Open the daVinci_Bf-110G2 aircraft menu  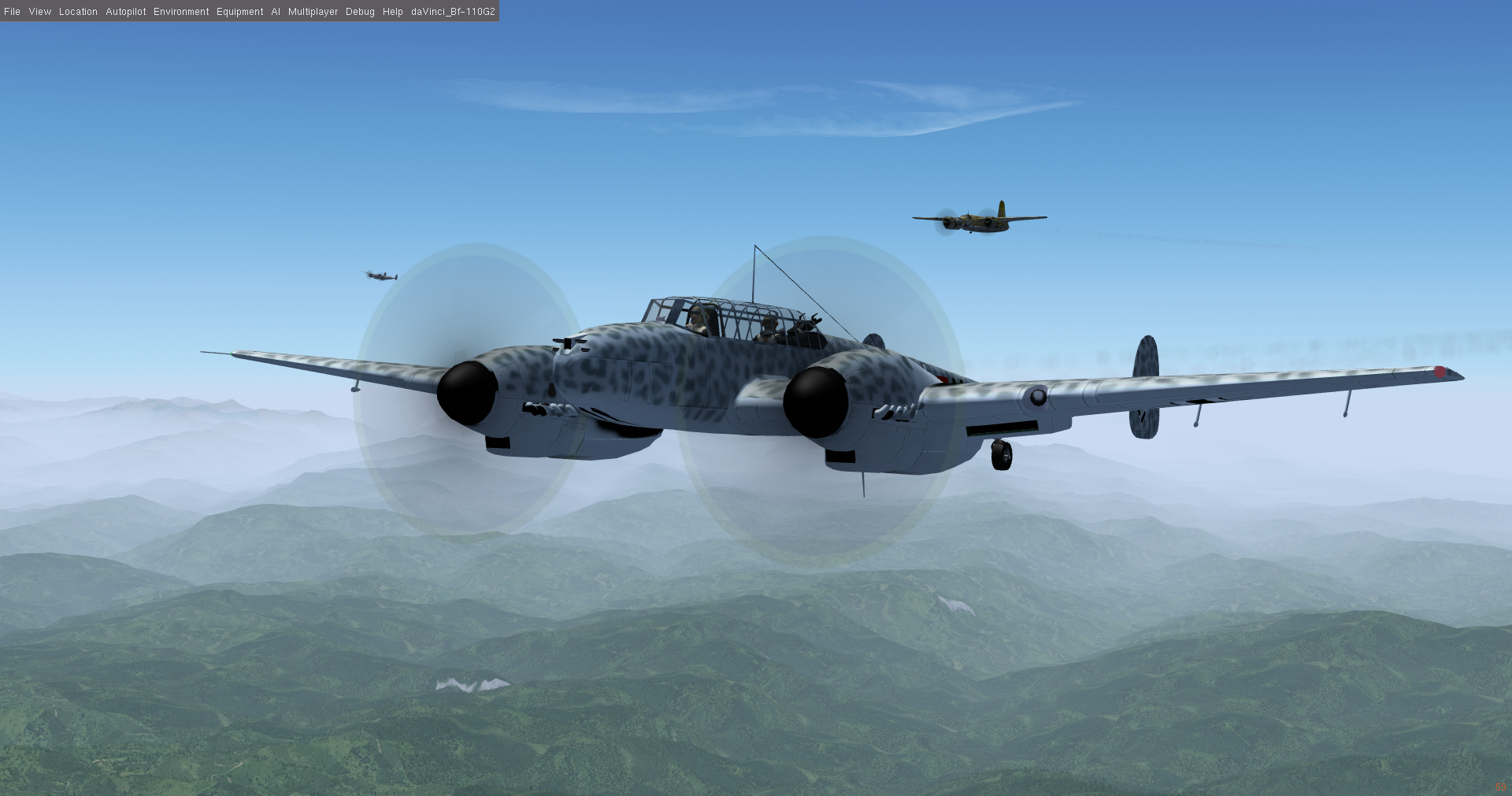click(x=453, y=12)
